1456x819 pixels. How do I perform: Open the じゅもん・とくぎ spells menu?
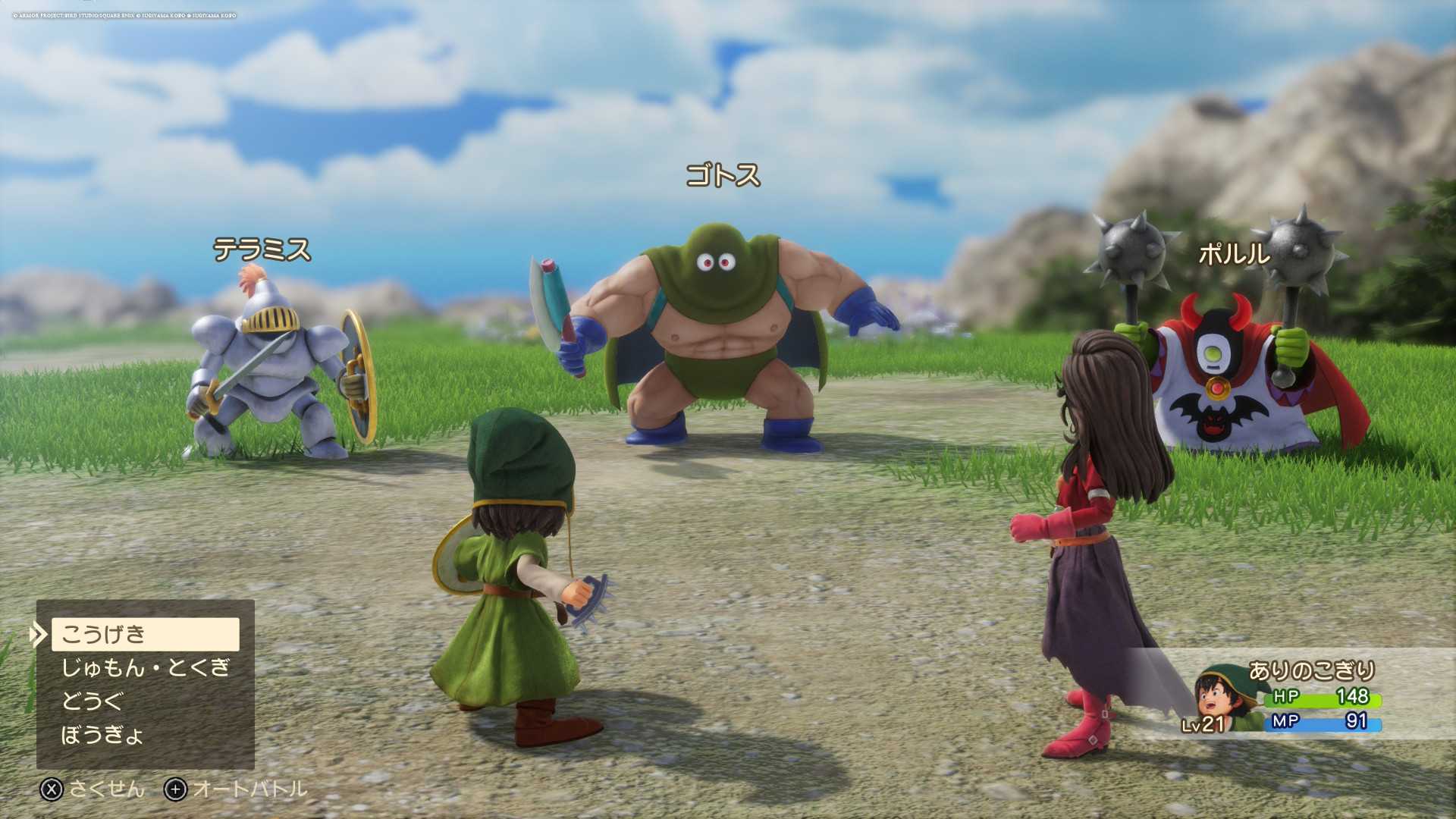pos(145,667)
